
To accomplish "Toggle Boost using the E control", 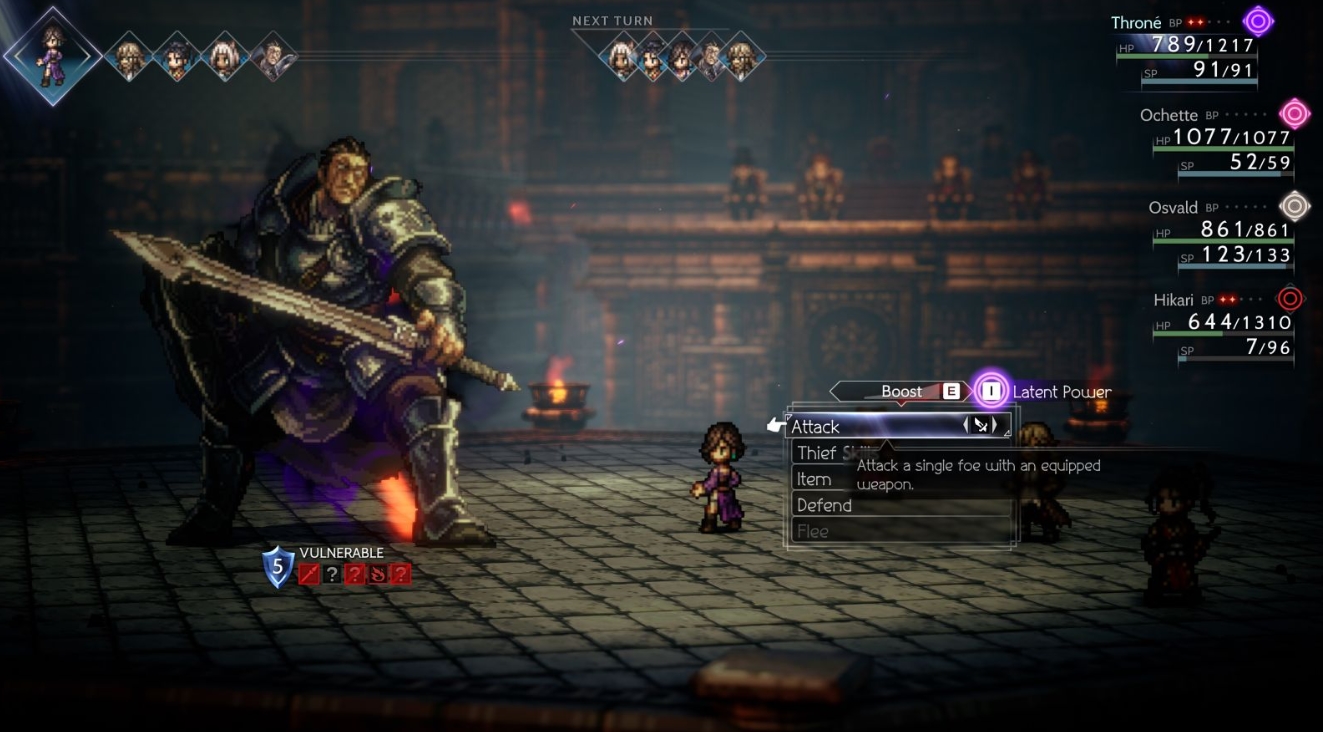I will pyautogui.click(x=950, y=391).
